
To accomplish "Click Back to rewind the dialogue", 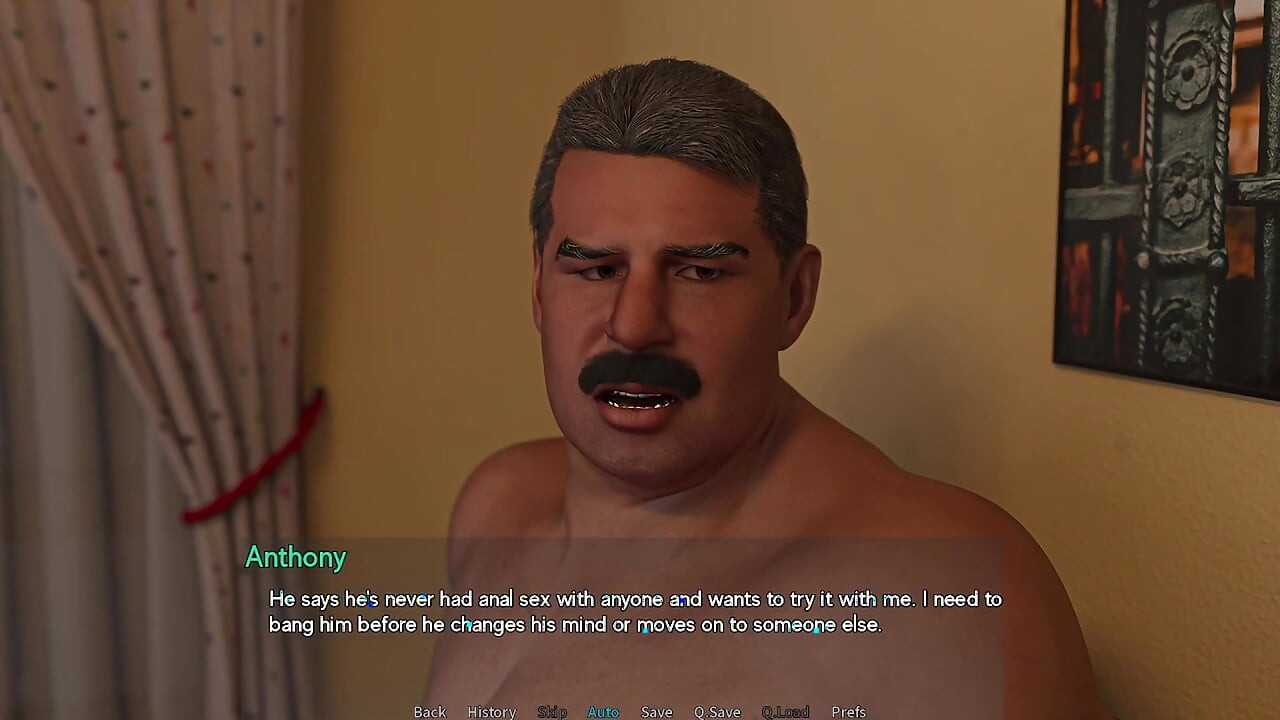I will (429, 711).
